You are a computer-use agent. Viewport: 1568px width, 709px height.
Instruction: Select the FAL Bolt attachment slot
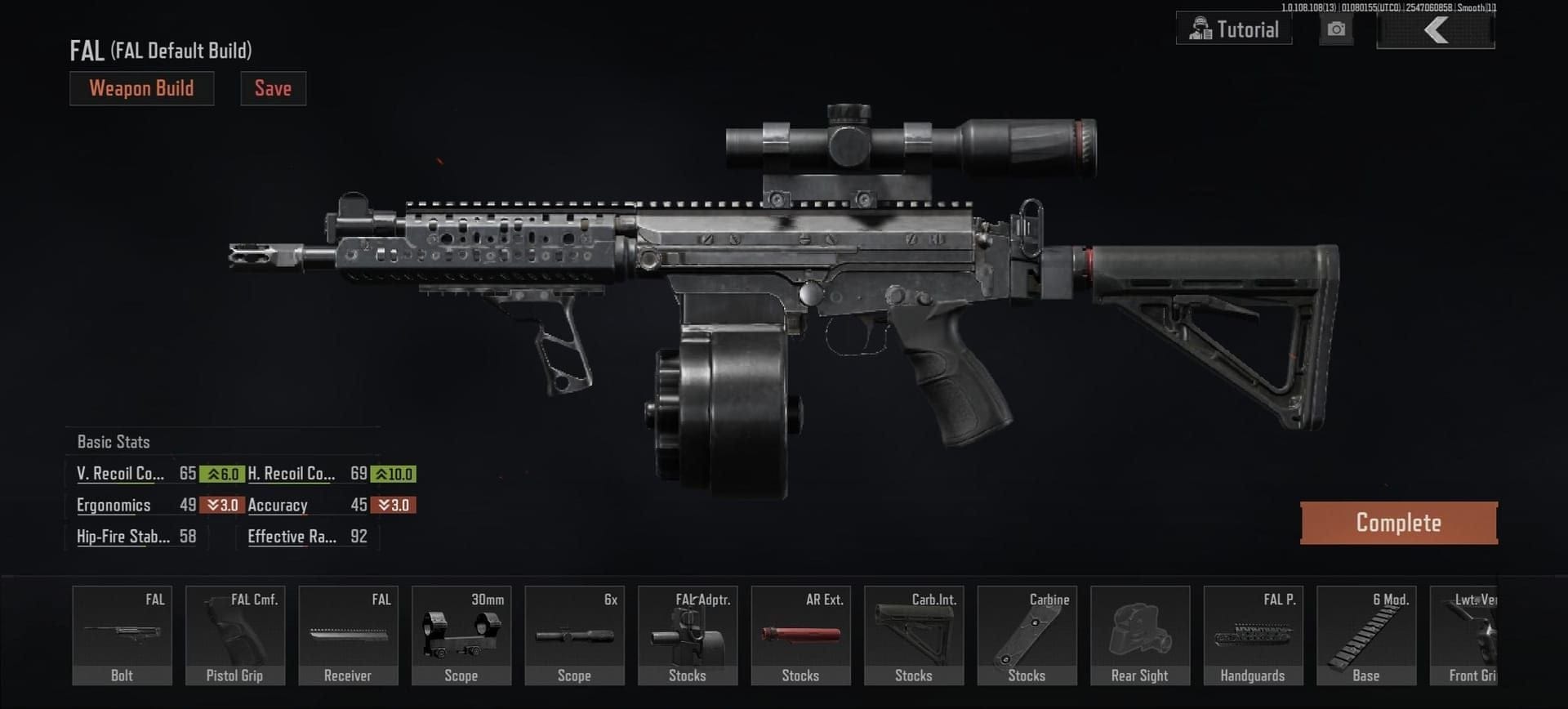(121, 636)
